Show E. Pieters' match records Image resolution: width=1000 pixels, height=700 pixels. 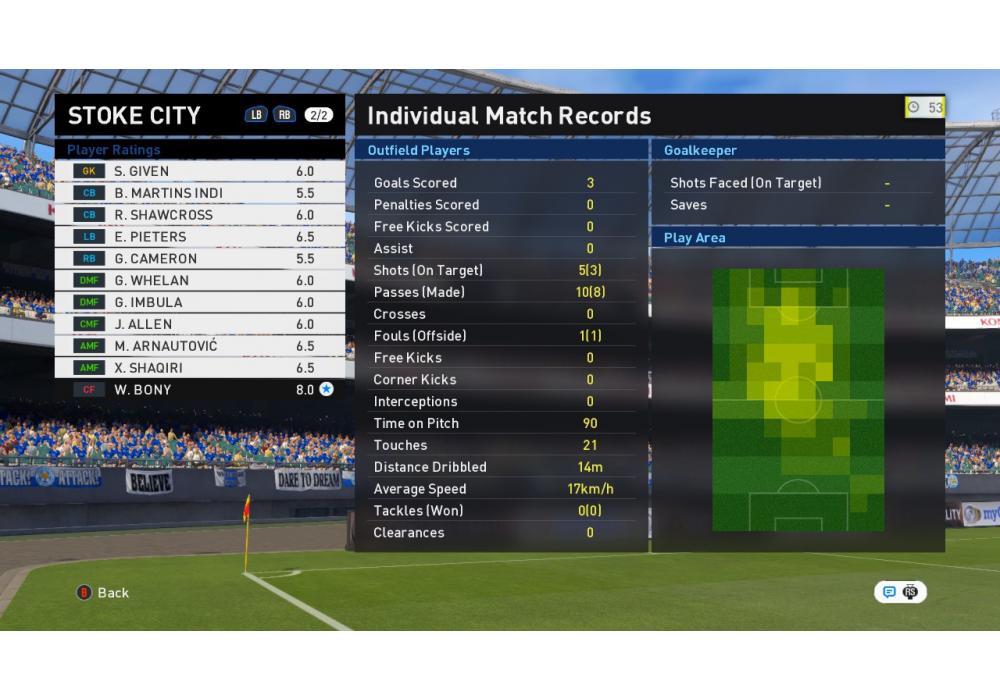pyautogui.click(x=200, y=237)
